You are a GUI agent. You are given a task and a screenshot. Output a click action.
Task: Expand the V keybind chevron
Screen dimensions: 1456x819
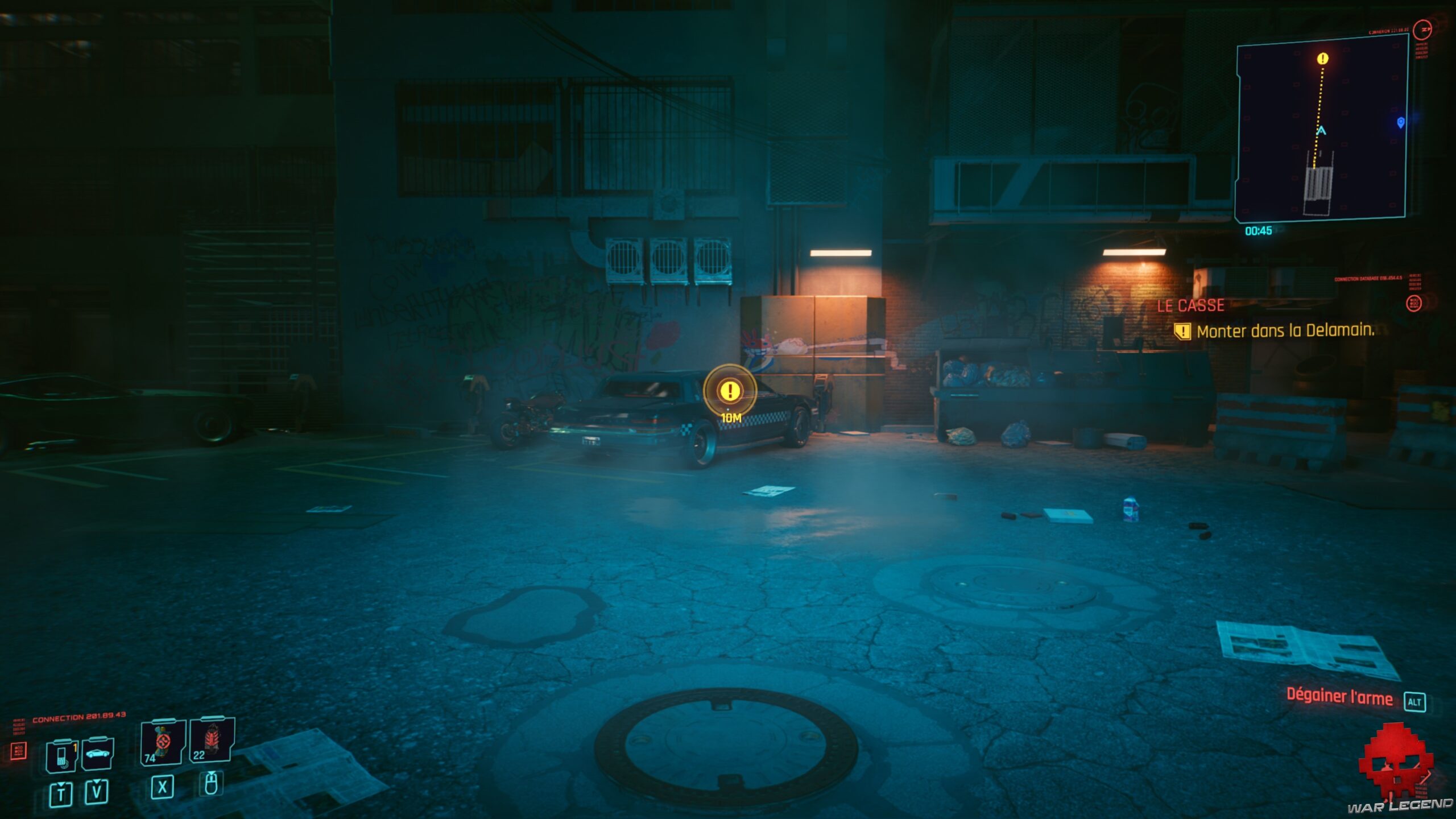click(x=97, y=781)
